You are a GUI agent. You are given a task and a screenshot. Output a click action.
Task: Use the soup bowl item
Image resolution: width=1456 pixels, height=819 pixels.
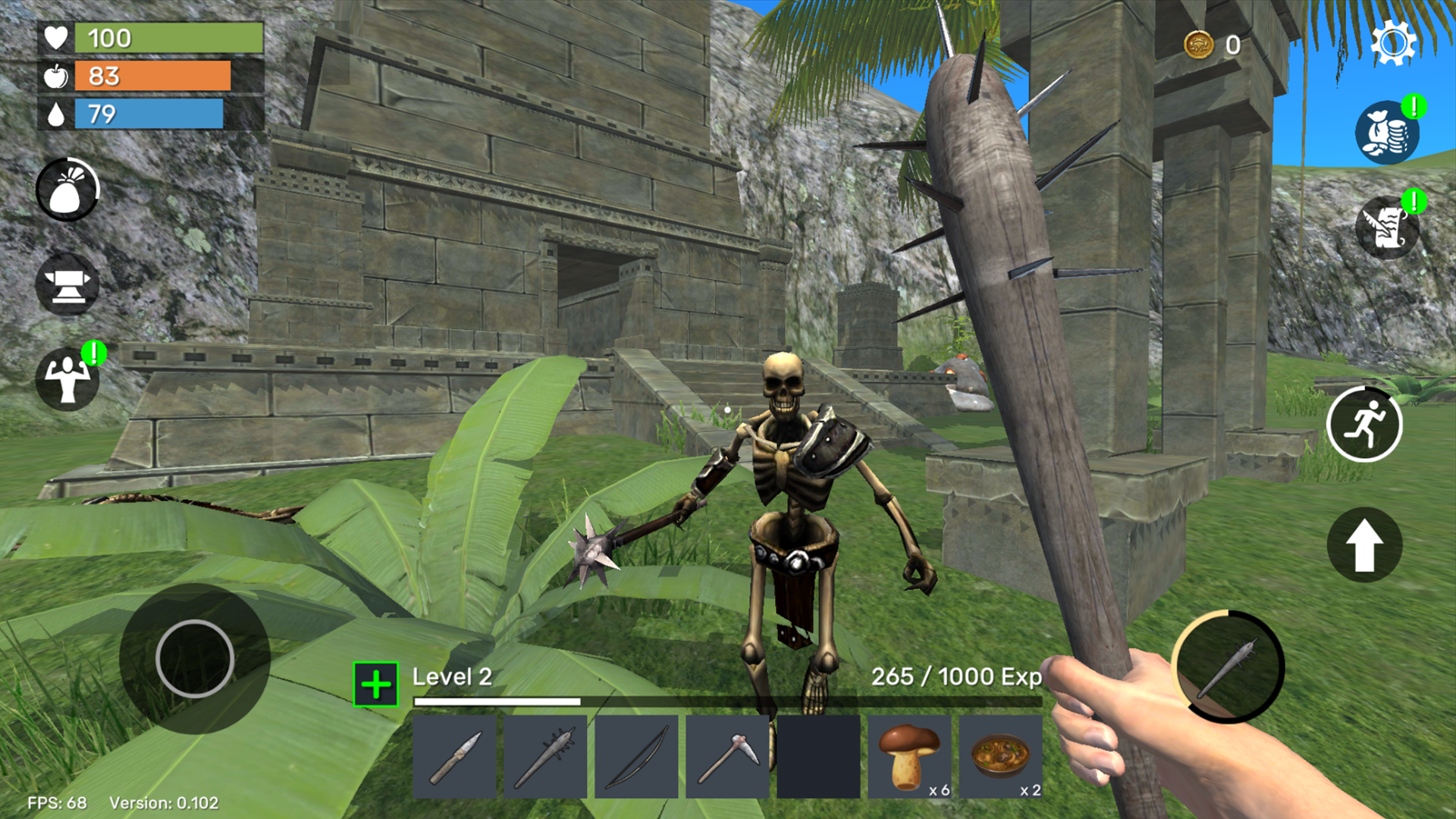999,756
